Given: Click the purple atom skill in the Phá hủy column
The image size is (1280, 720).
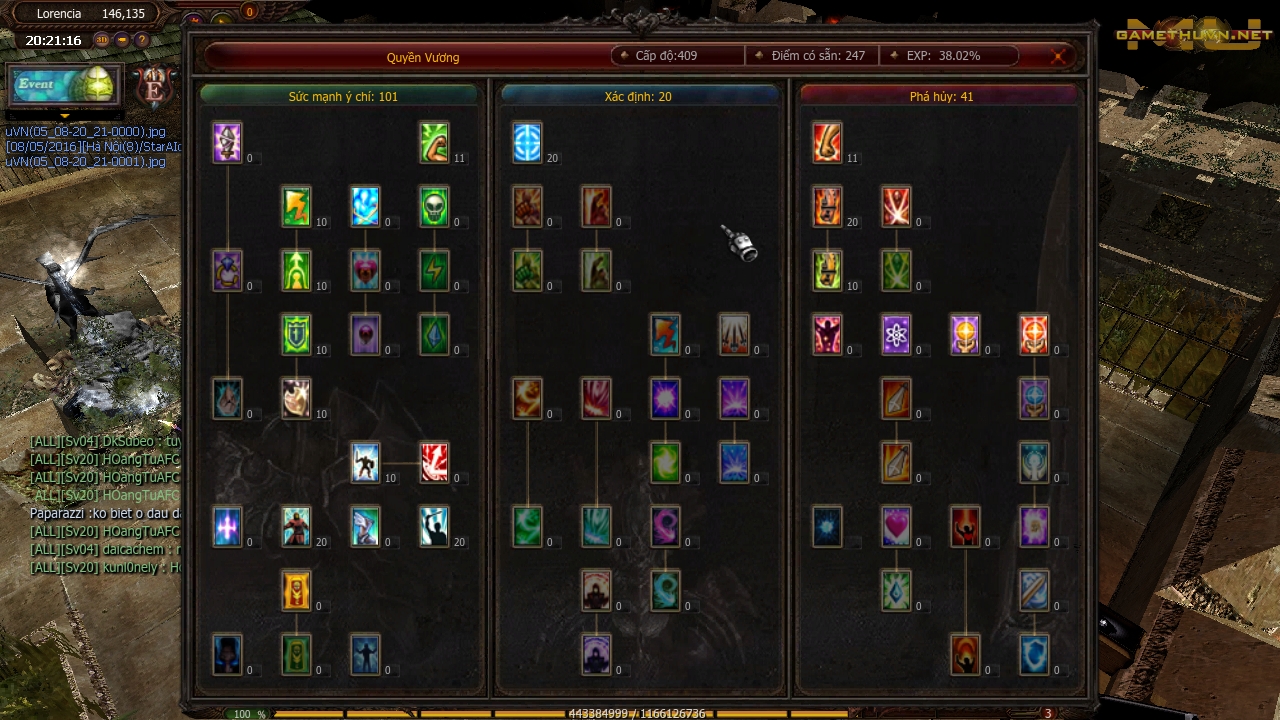Looking at the screenshot, I should point(895,334).
